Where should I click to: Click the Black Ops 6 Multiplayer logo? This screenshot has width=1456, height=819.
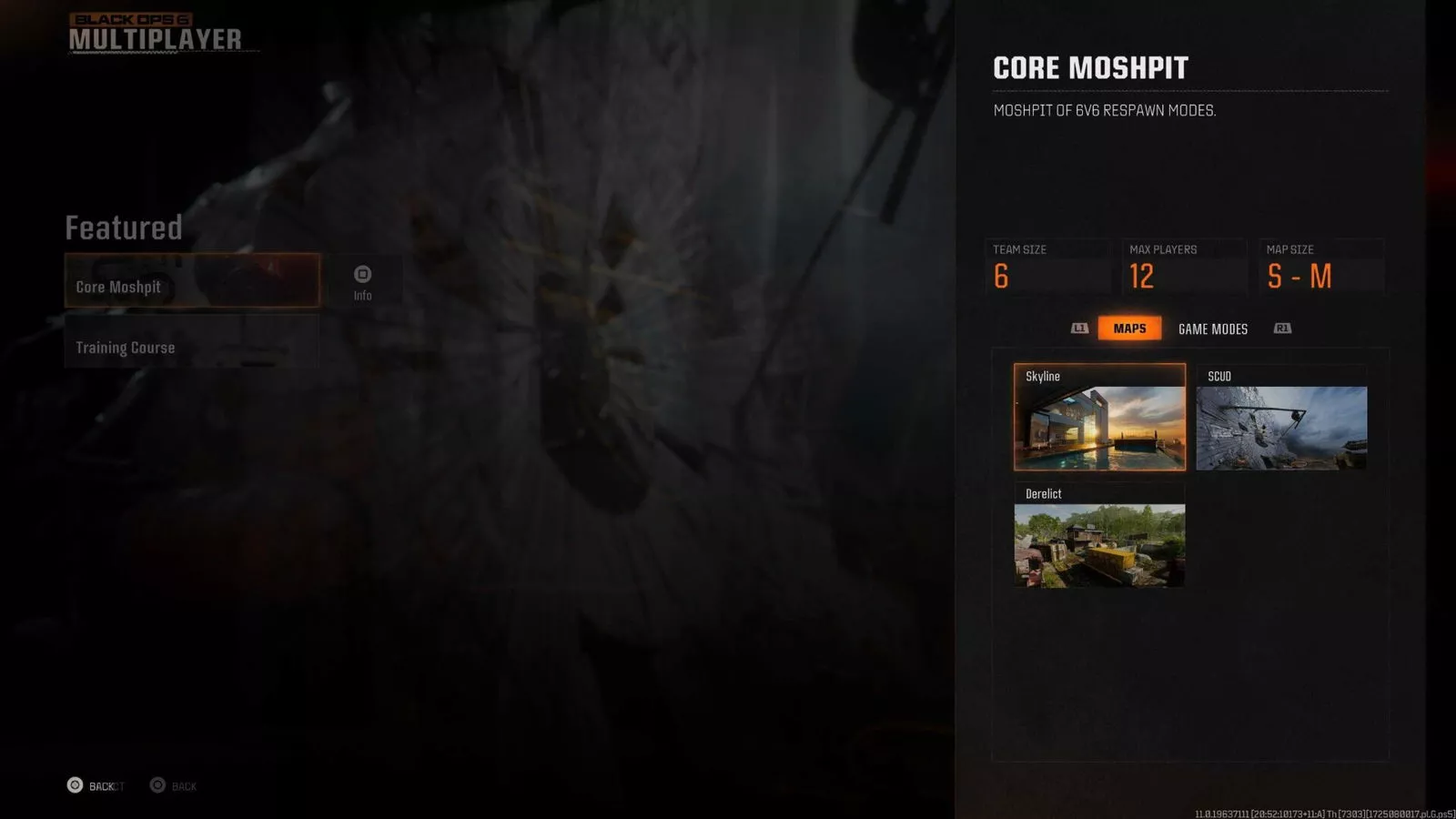point(155,29)
